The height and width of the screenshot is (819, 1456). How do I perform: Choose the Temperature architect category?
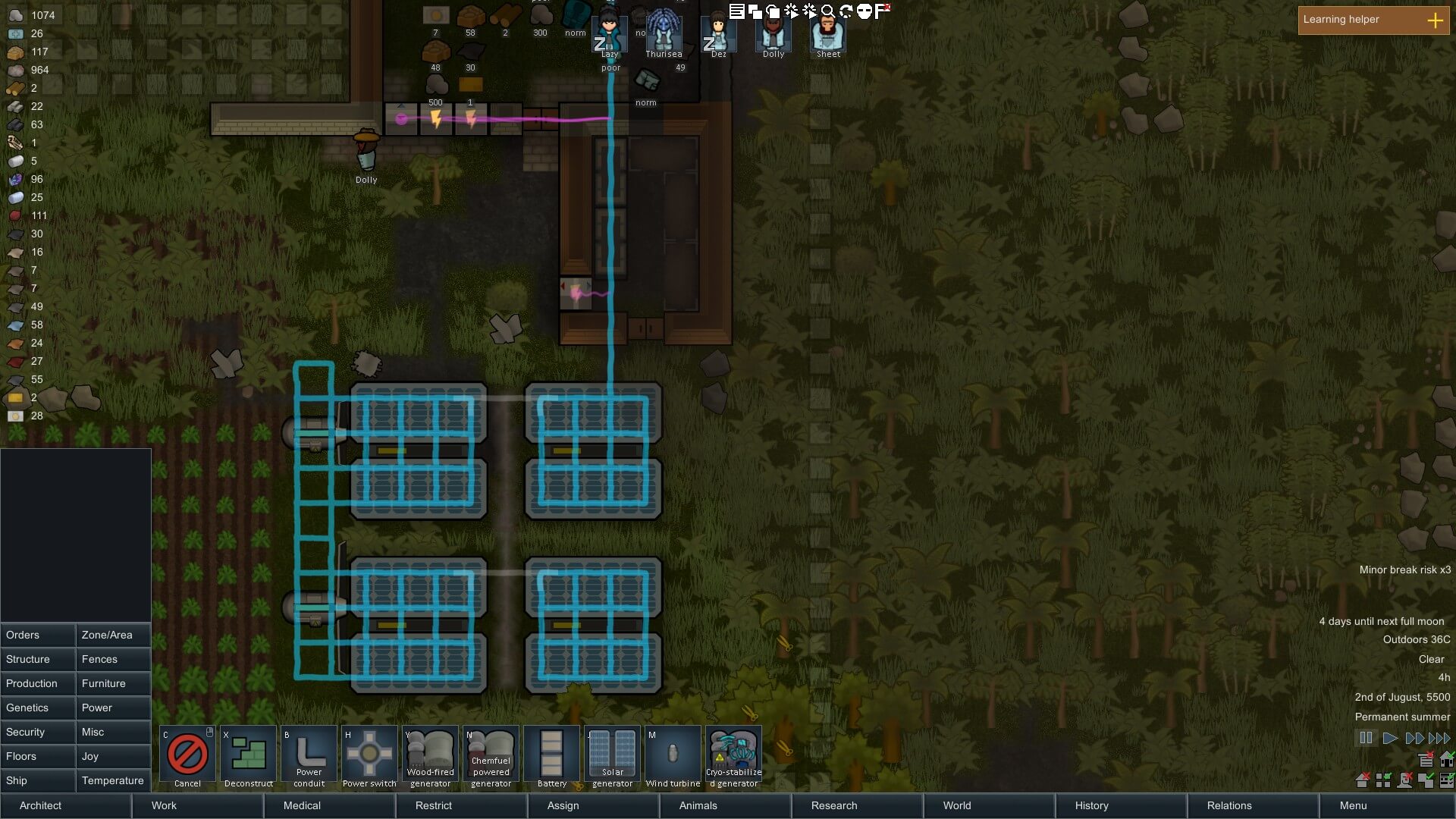point(113,780)
